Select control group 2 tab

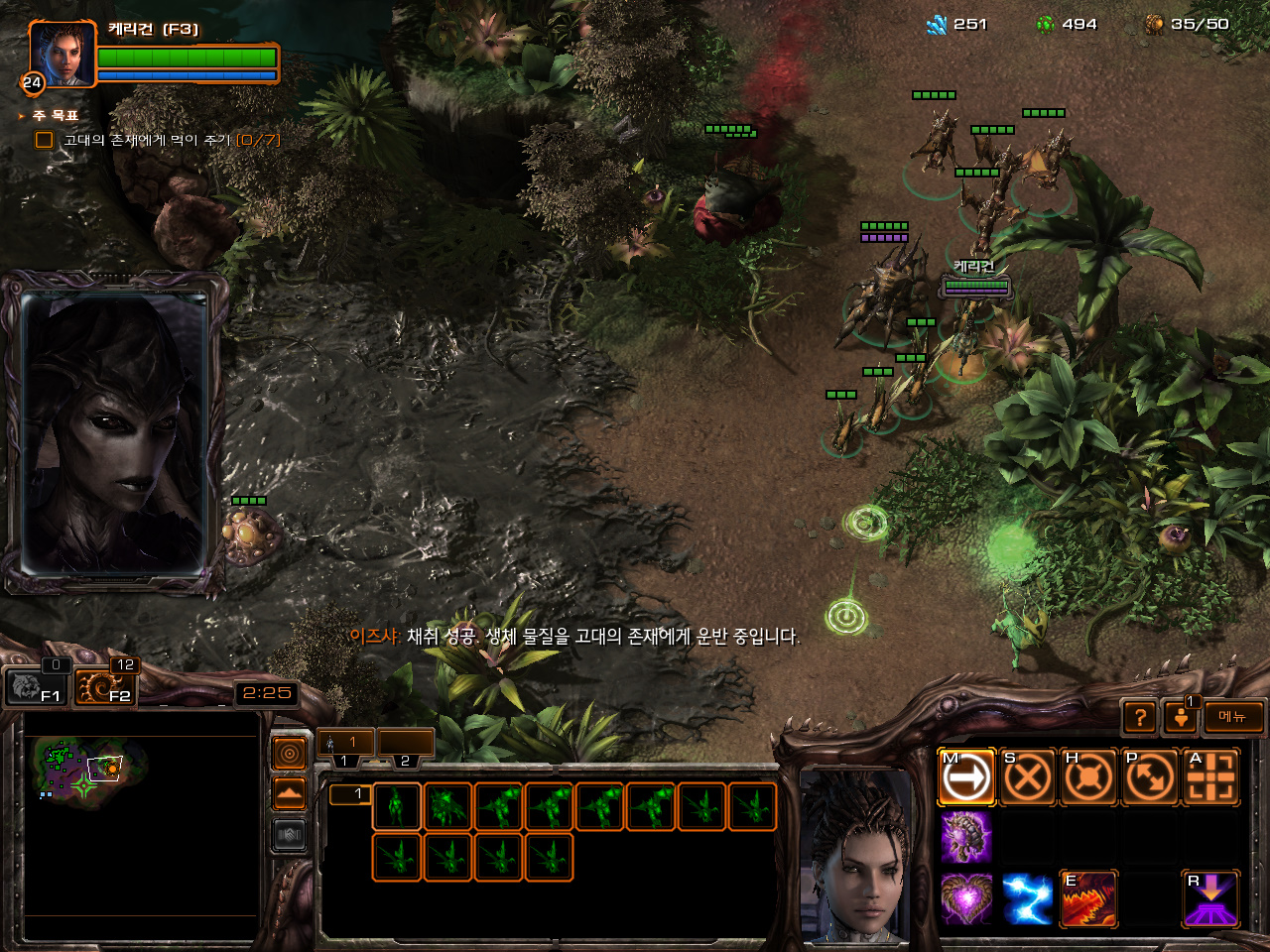click(x=406, y=743)
